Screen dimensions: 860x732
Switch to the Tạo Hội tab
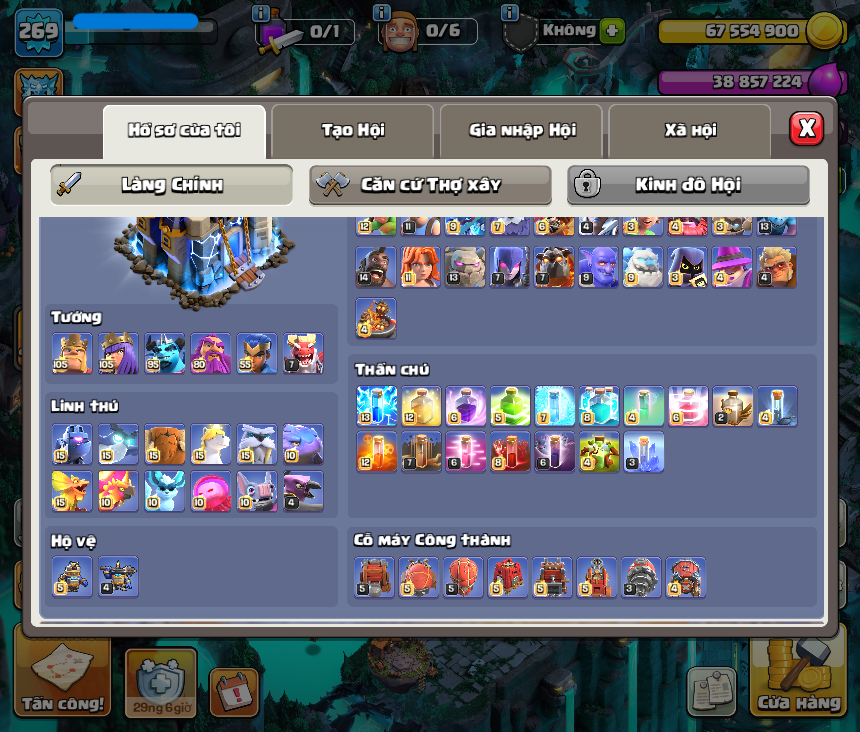coord(352,130)
